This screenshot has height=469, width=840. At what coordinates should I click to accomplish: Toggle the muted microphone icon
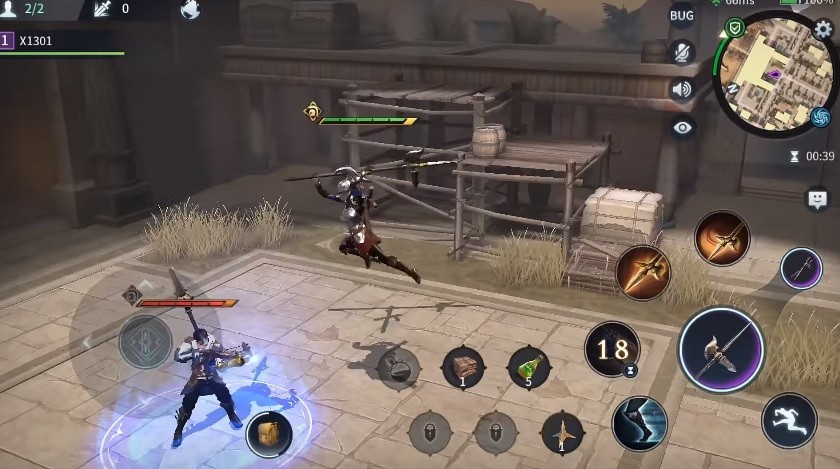pyautogui.click(x=682, y=52)
